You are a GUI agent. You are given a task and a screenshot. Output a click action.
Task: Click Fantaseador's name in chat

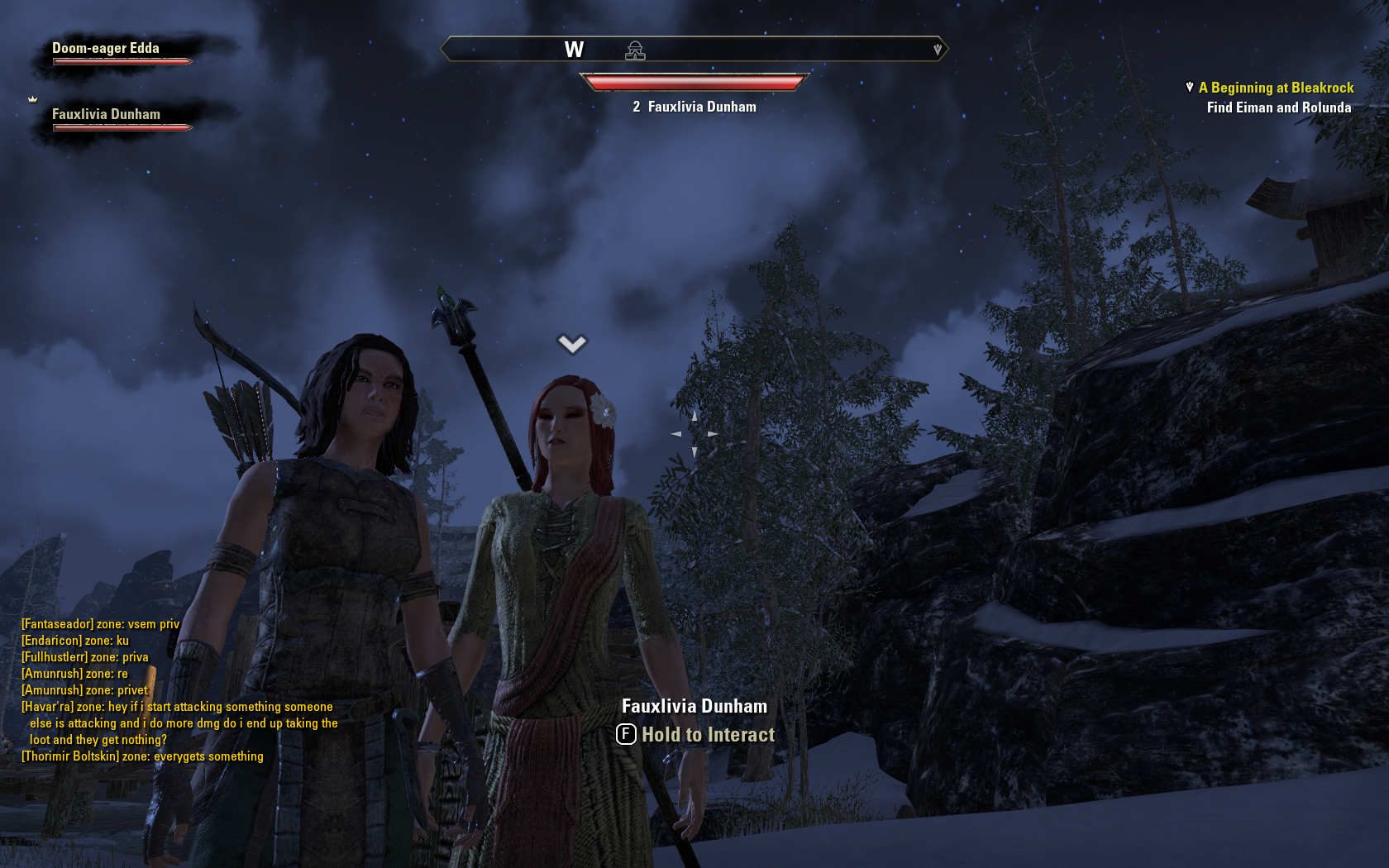[57, 624]
